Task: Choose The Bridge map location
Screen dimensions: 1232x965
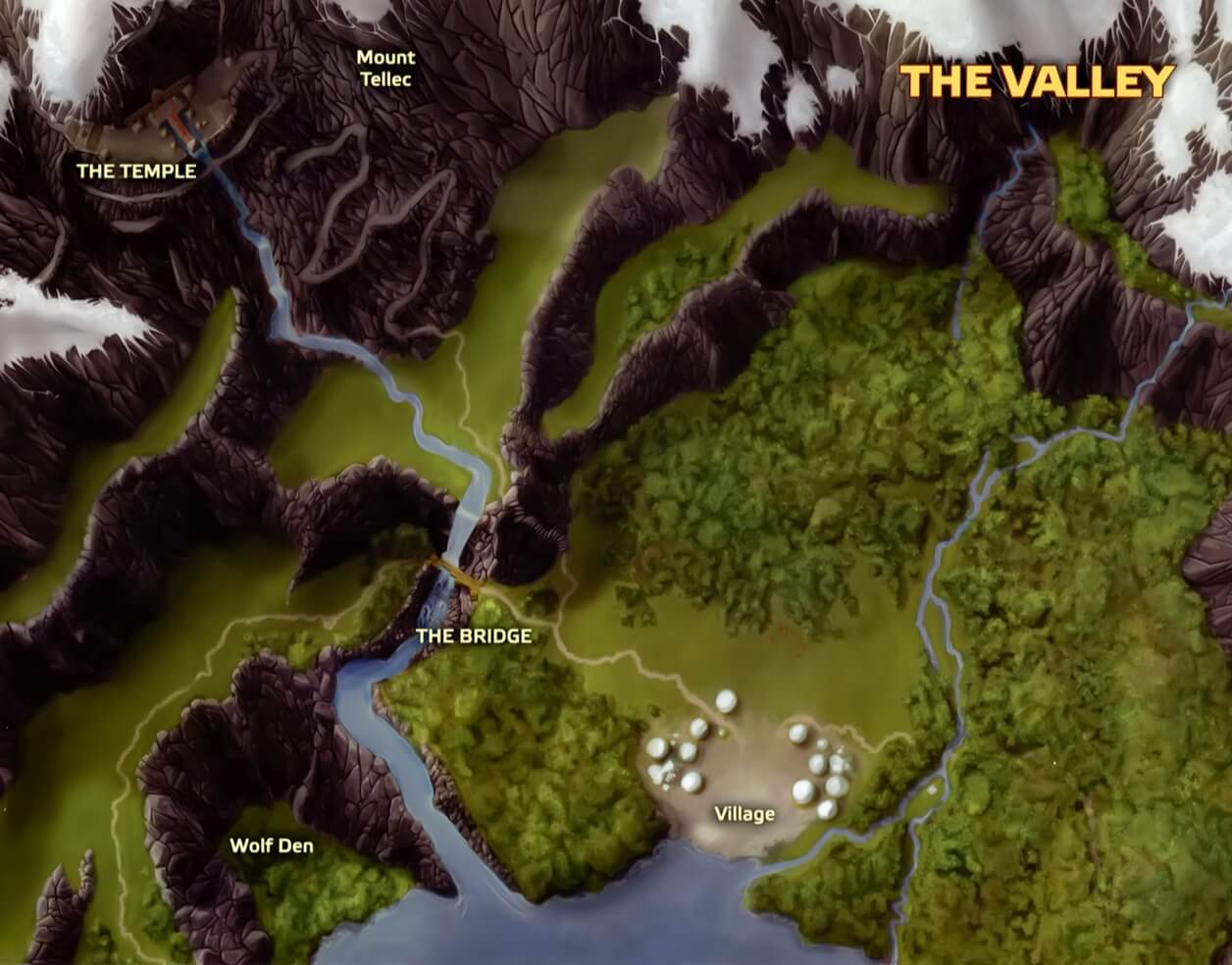Action: tap(474, 635)
